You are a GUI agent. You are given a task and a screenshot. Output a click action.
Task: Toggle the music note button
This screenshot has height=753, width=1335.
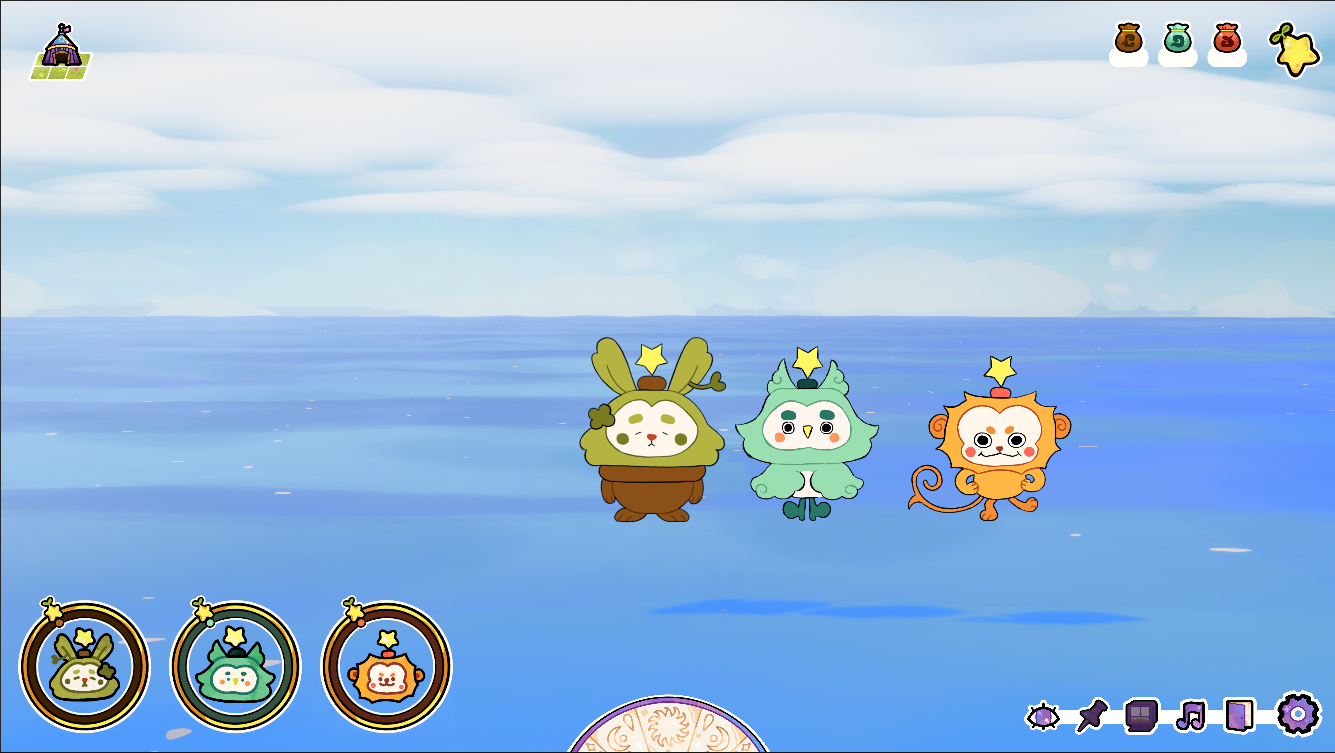[x=1190, y=715]
